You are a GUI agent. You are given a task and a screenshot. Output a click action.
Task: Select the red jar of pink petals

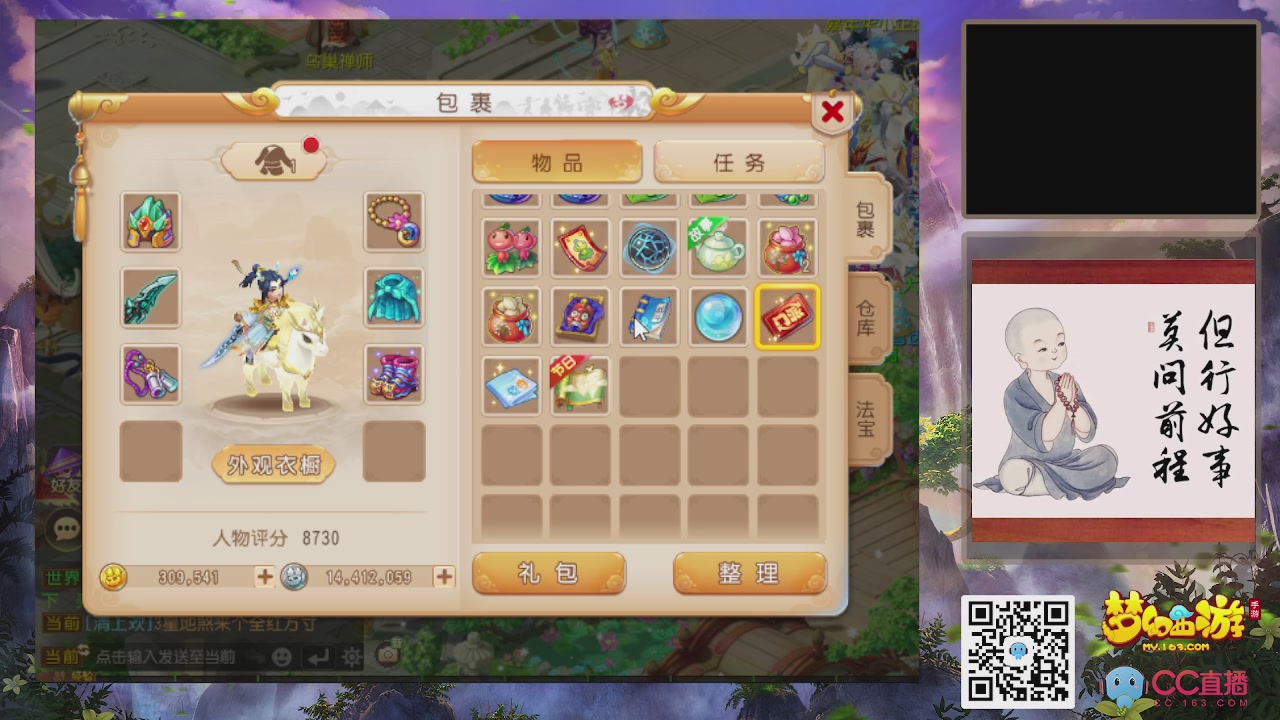786,248
